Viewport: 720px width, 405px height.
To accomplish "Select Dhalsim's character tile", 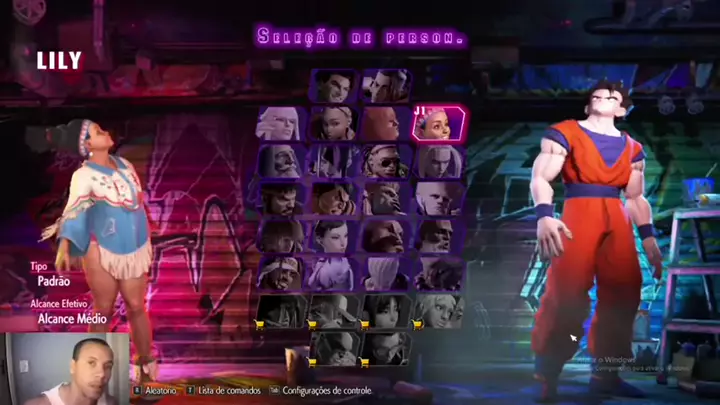I will 437,235.
